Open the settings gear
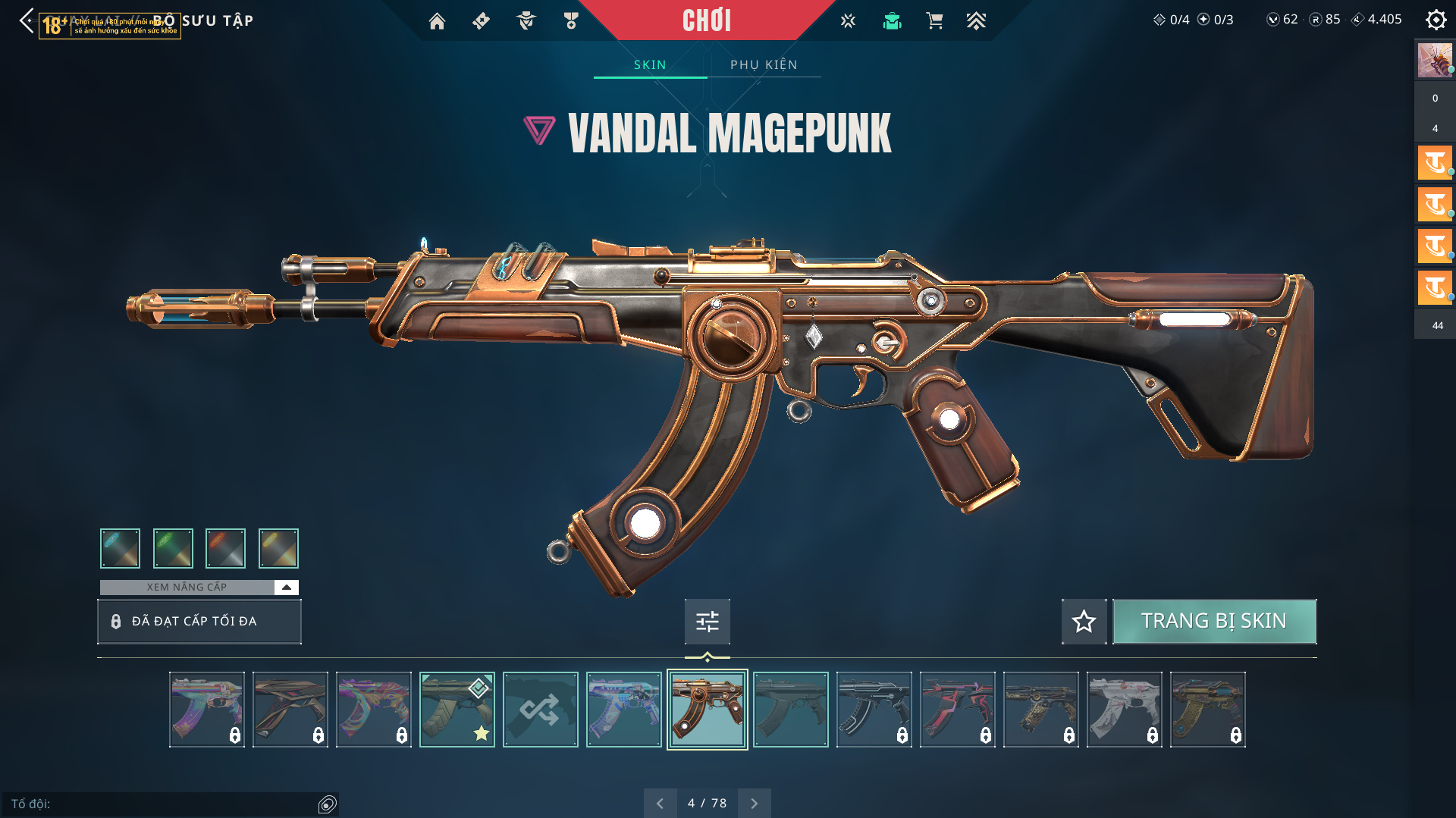The width and height of the screenshot is (1456, 818). 1436,20
